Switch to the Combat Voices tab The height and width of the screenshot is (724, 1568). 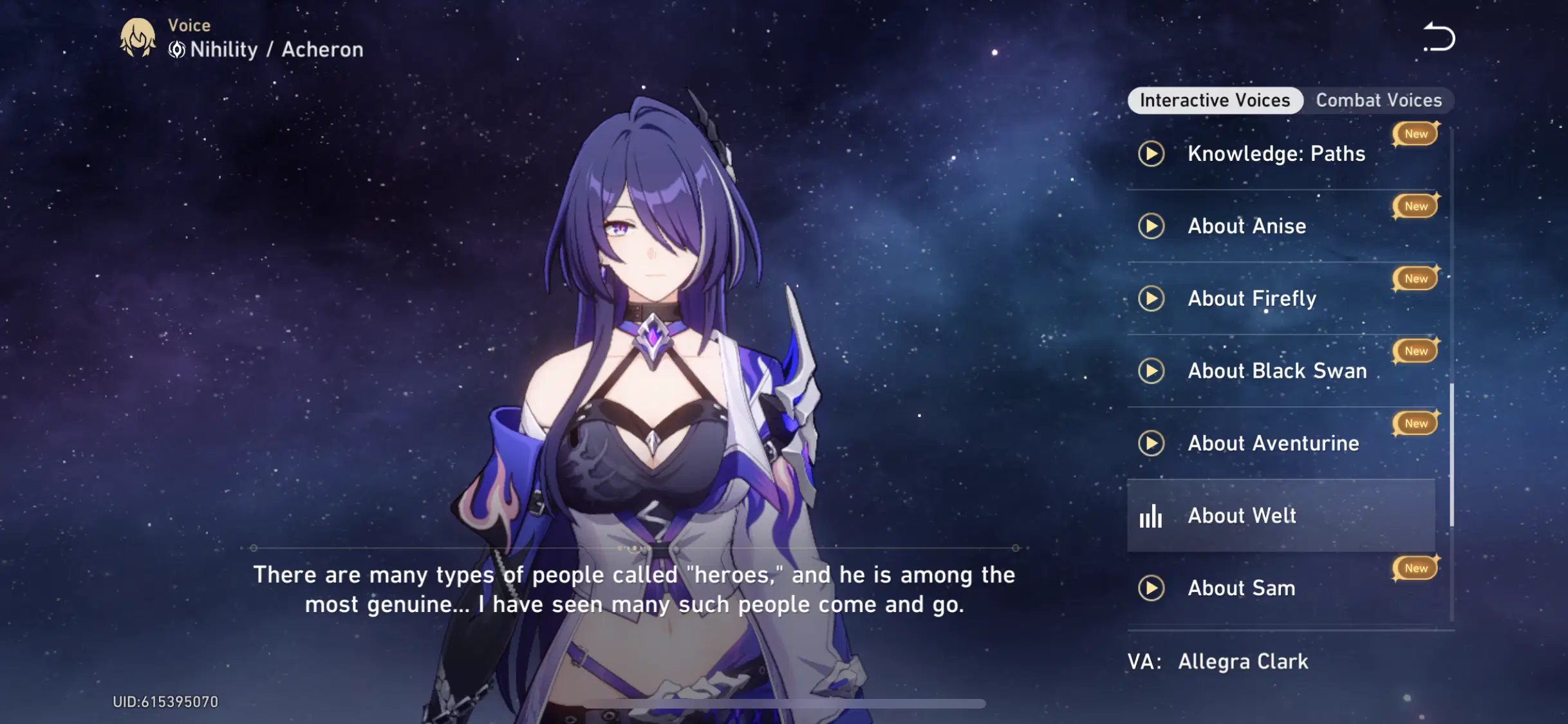1378,100
